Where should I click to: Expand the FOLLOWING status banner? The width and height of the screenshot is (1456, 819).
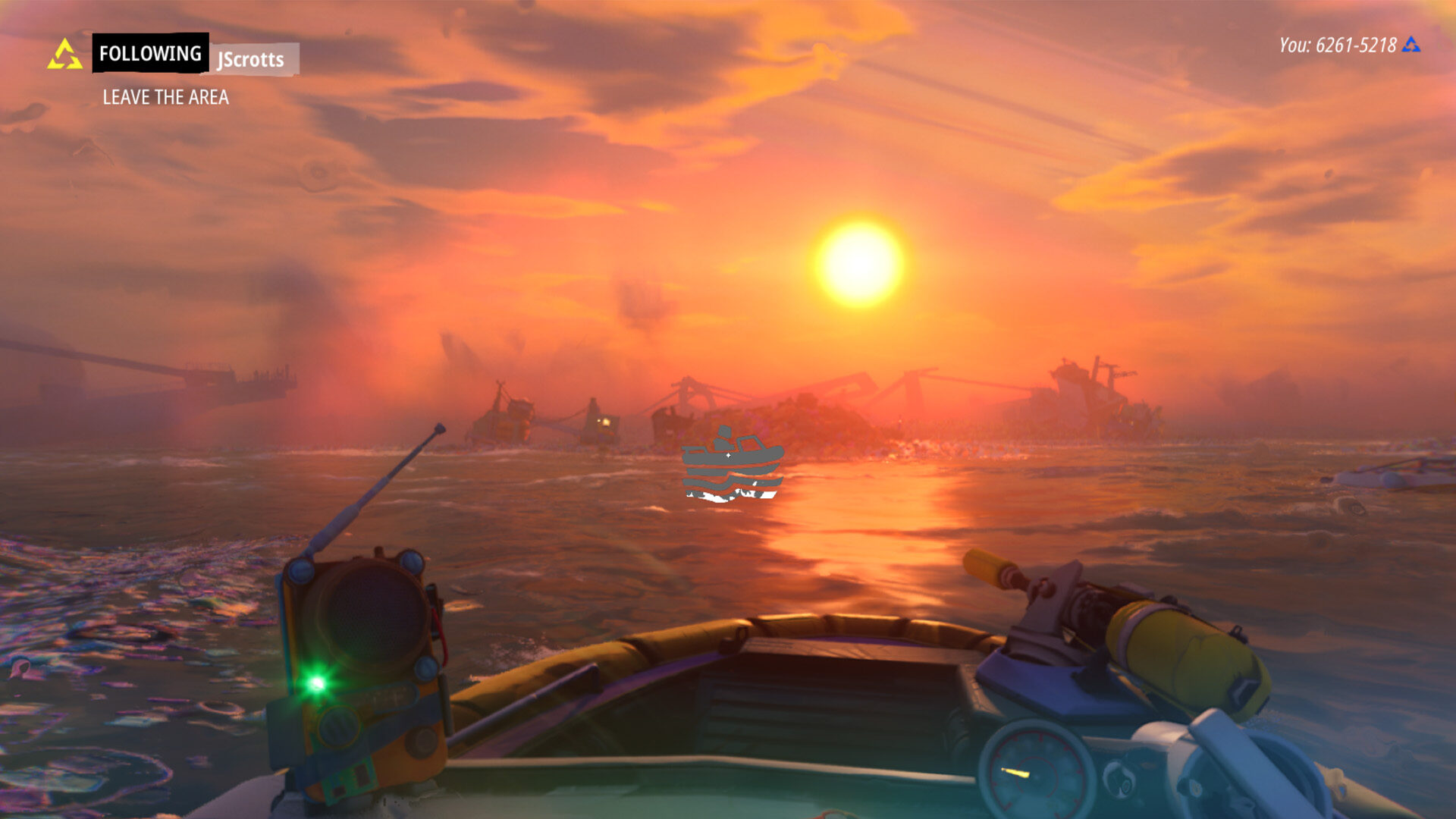click(x=149, y=53)
